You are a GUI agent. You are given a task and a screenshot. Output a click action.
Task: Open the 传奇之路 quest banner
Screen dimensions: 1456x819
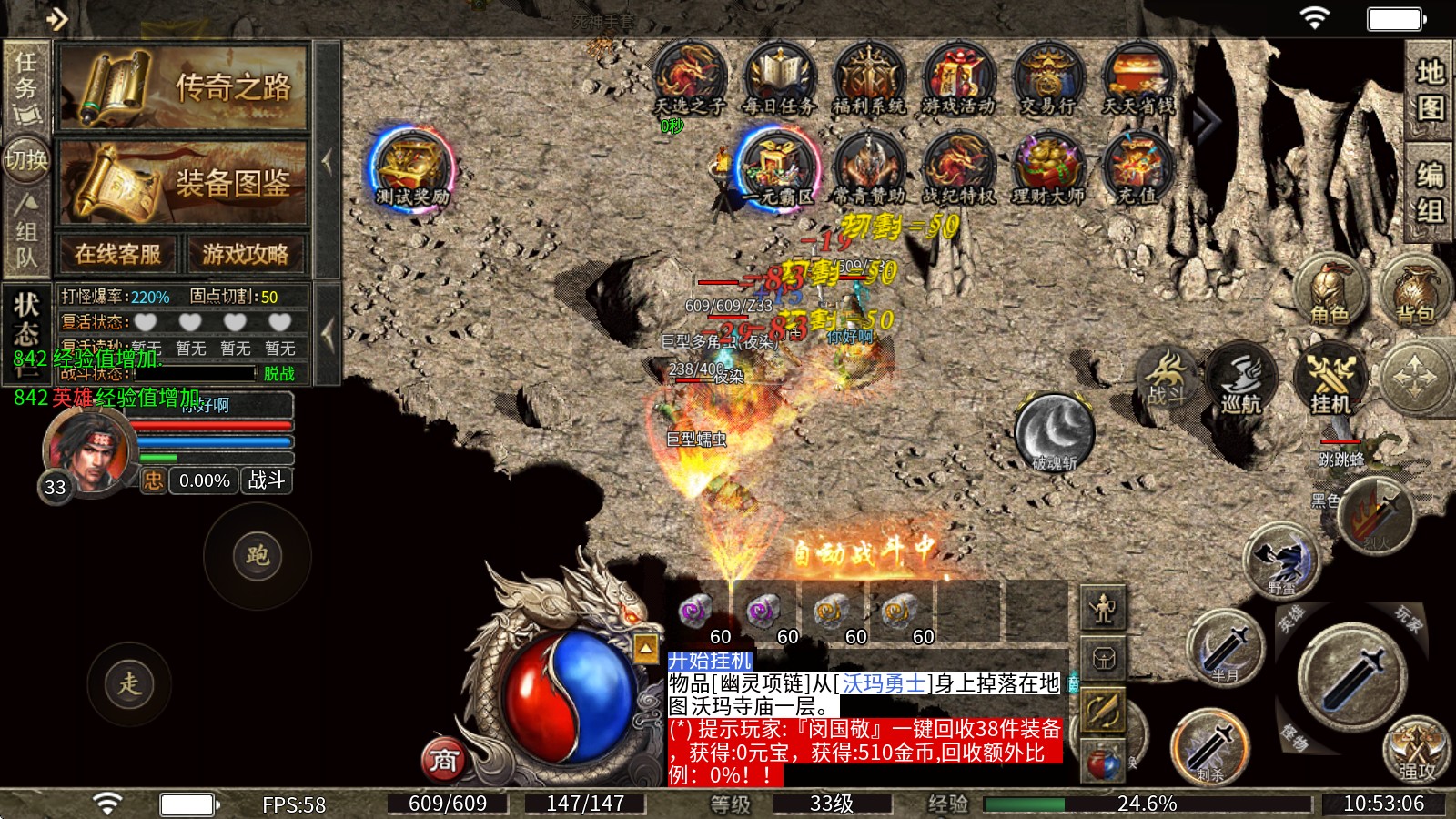(x=184, y=88)
